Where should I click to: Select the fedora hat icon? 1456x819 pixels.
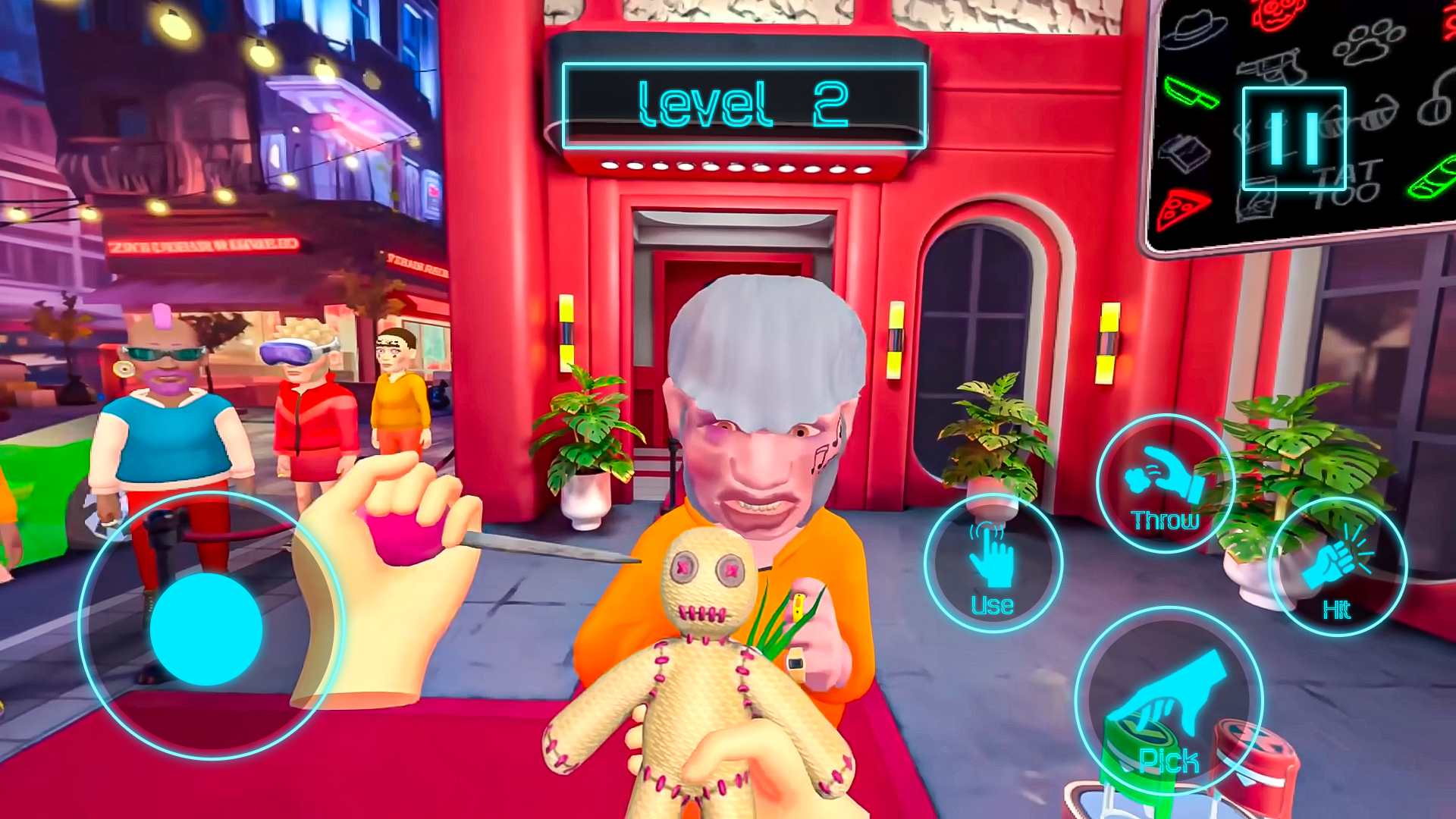[1194, 31]
